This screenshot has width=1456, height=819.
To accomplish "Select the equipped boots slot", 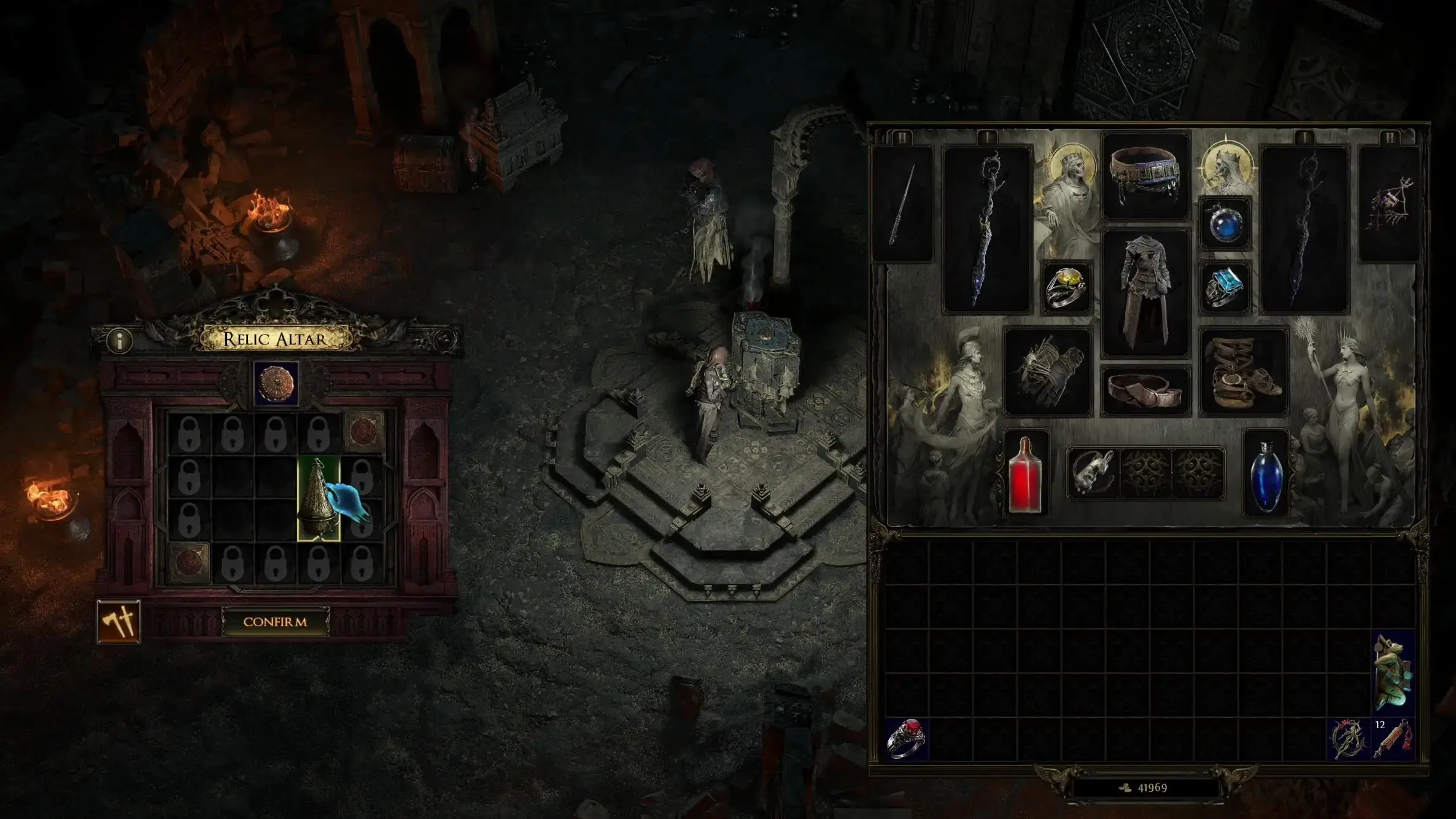I will [1244, 370].
